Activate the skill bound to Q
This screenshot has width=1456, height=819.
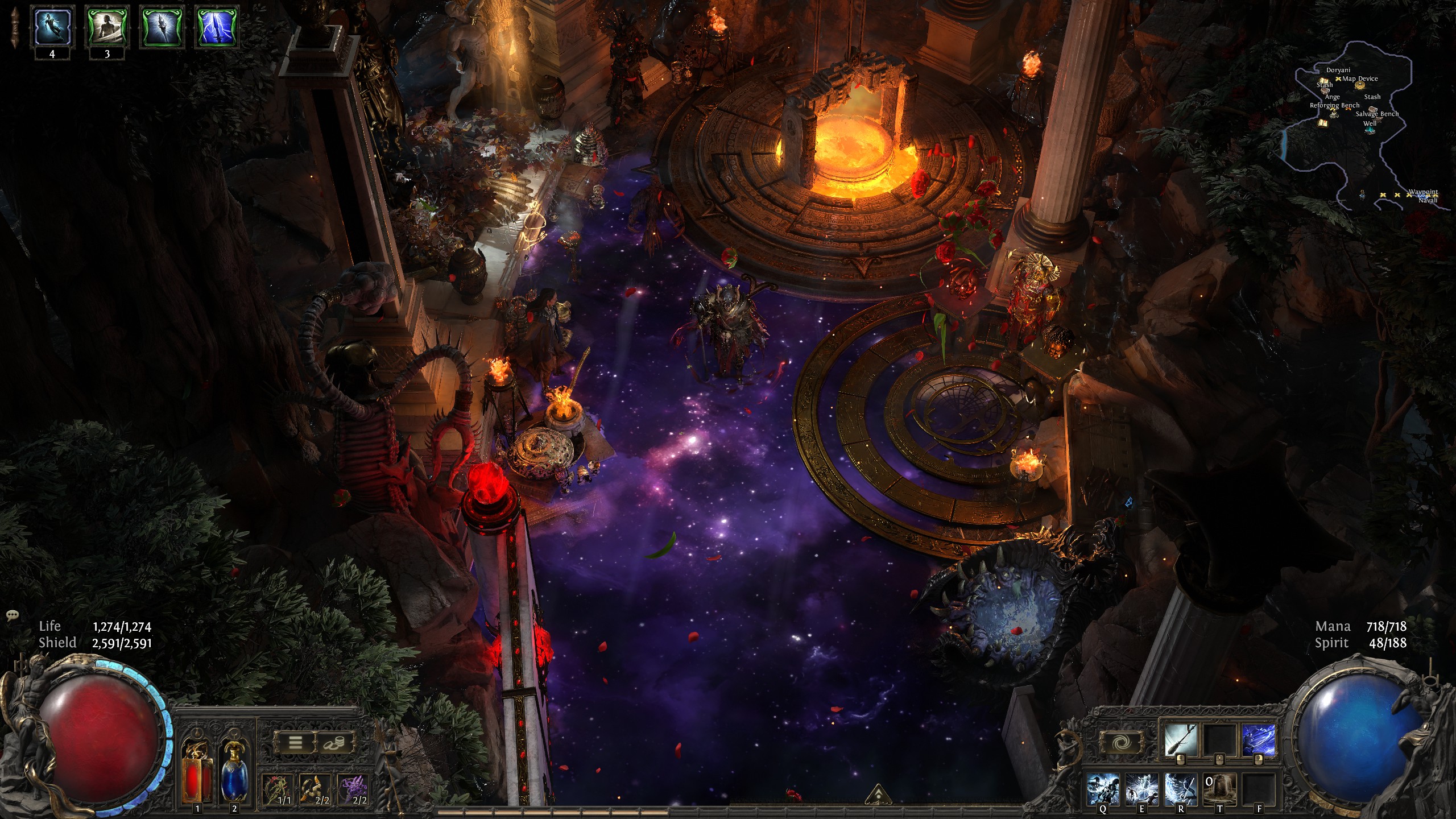tap(1103, 789)
